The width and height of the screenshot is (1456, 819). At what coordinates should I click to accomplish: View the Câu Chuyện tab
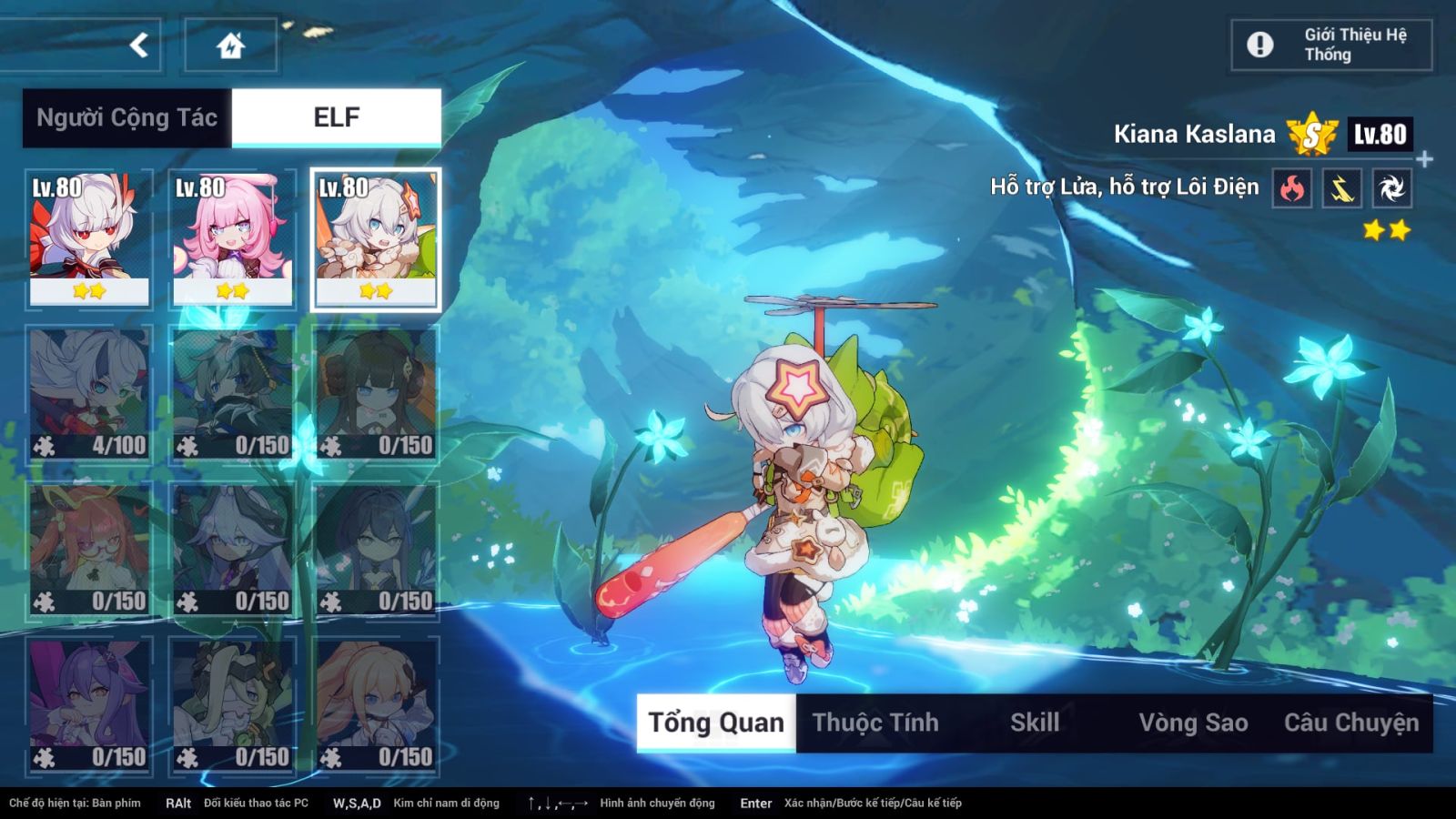coord(1351,723)
